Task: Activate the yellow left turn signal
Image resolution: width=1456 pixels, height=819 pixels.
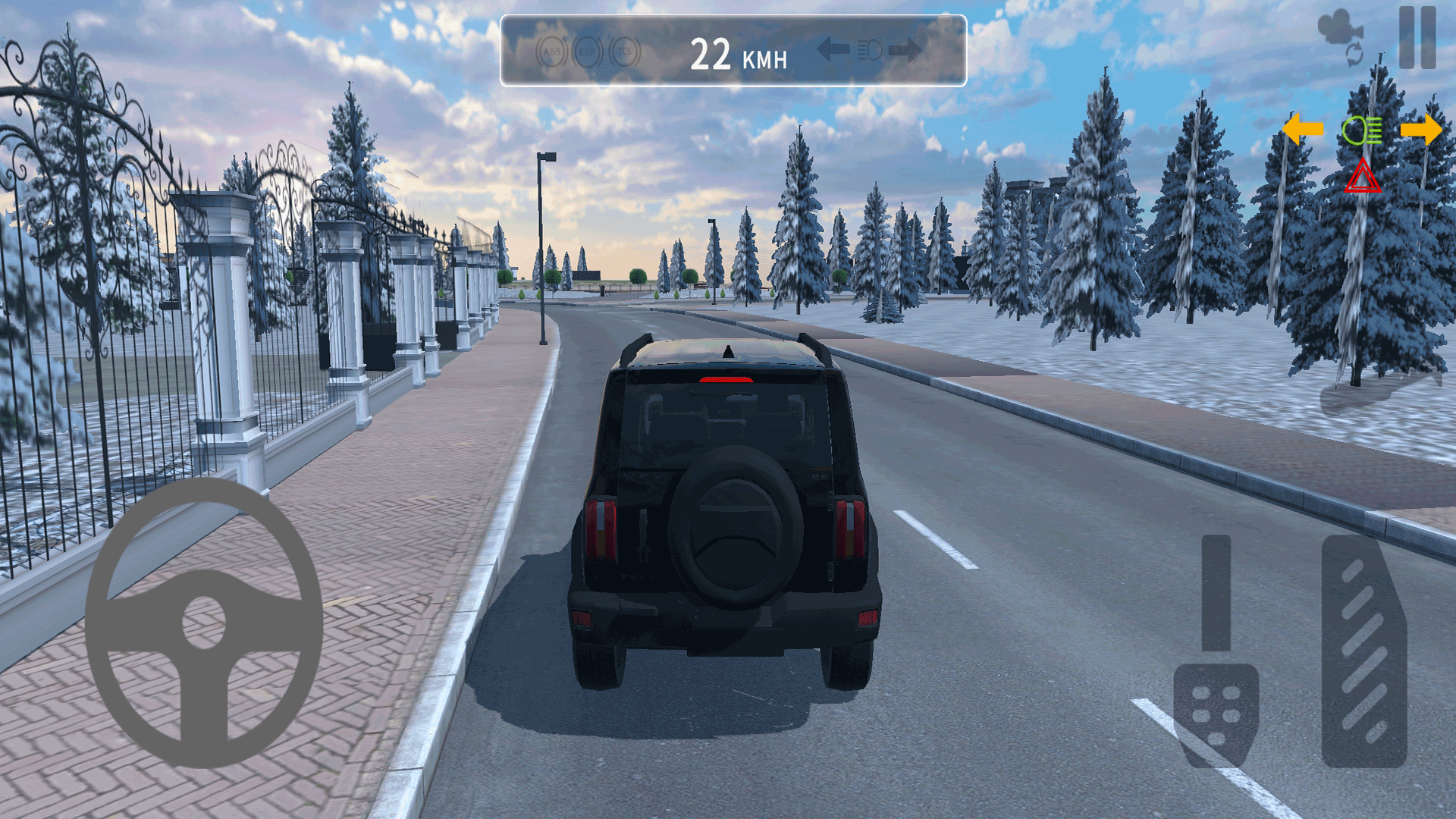Action: [x=1303, y=130]
